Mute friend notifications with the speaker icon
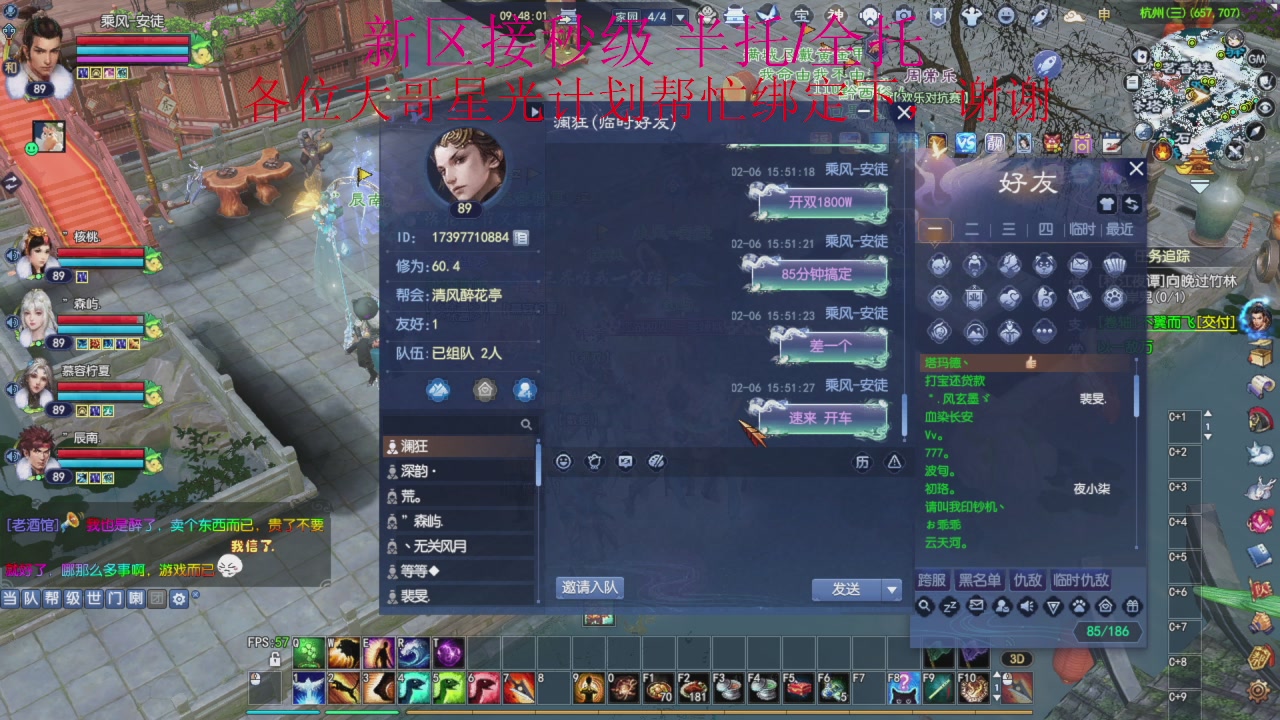This screenshot has height=720, width=1280. 1026,606
